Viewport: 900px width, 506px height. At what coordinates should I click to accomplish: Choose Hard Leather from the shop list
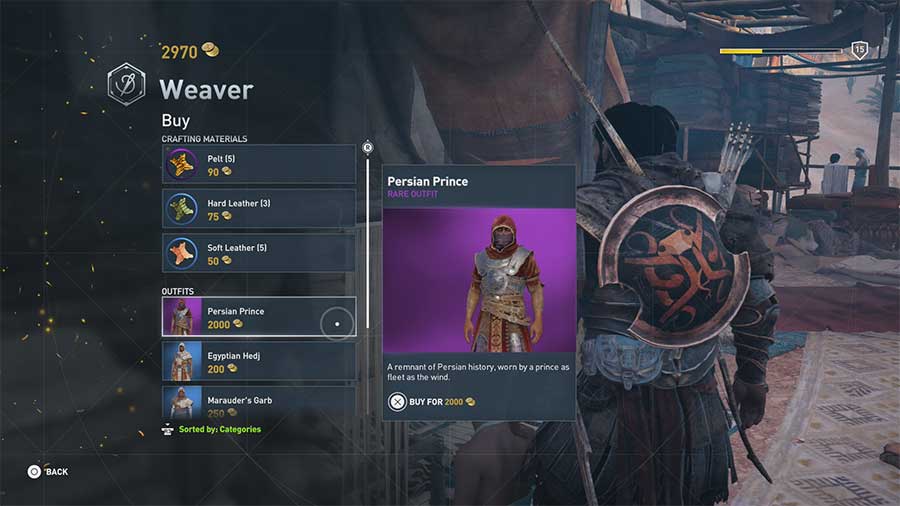tap(258, 209)
